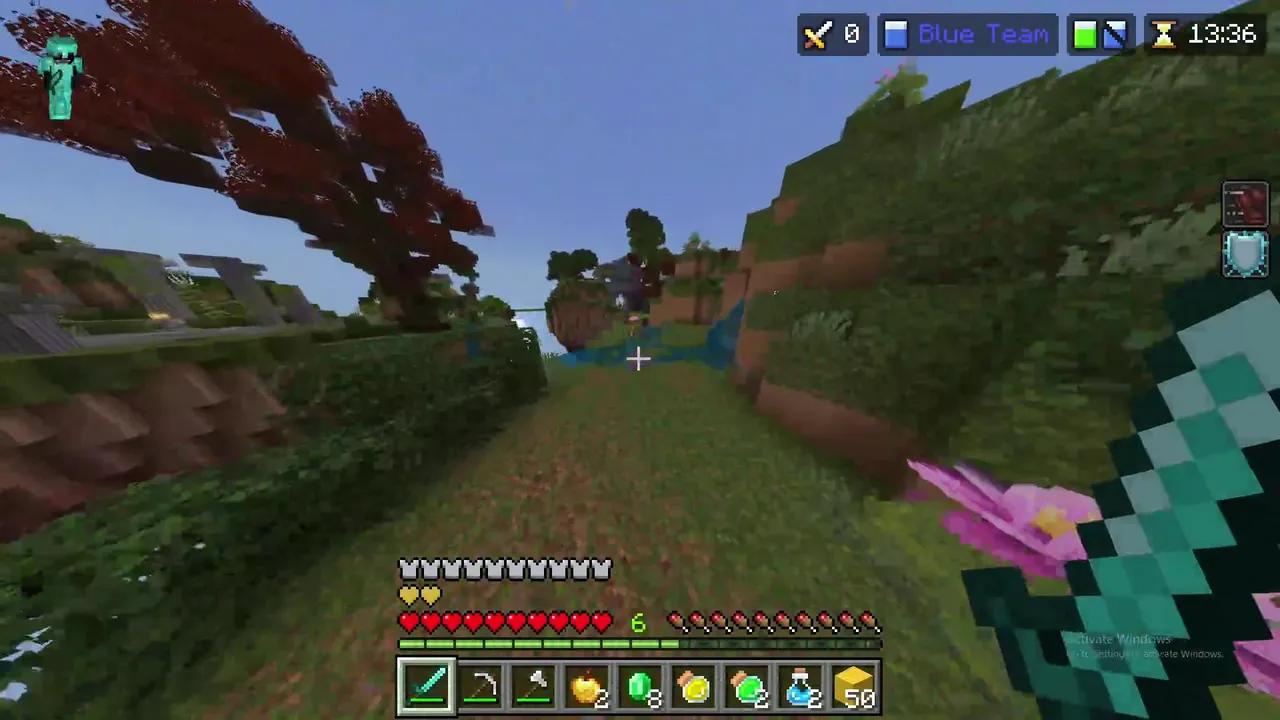This screenshot has height=720, width=1280.
Task: Click the hourglass timer icon
Action: [1164, 35]
